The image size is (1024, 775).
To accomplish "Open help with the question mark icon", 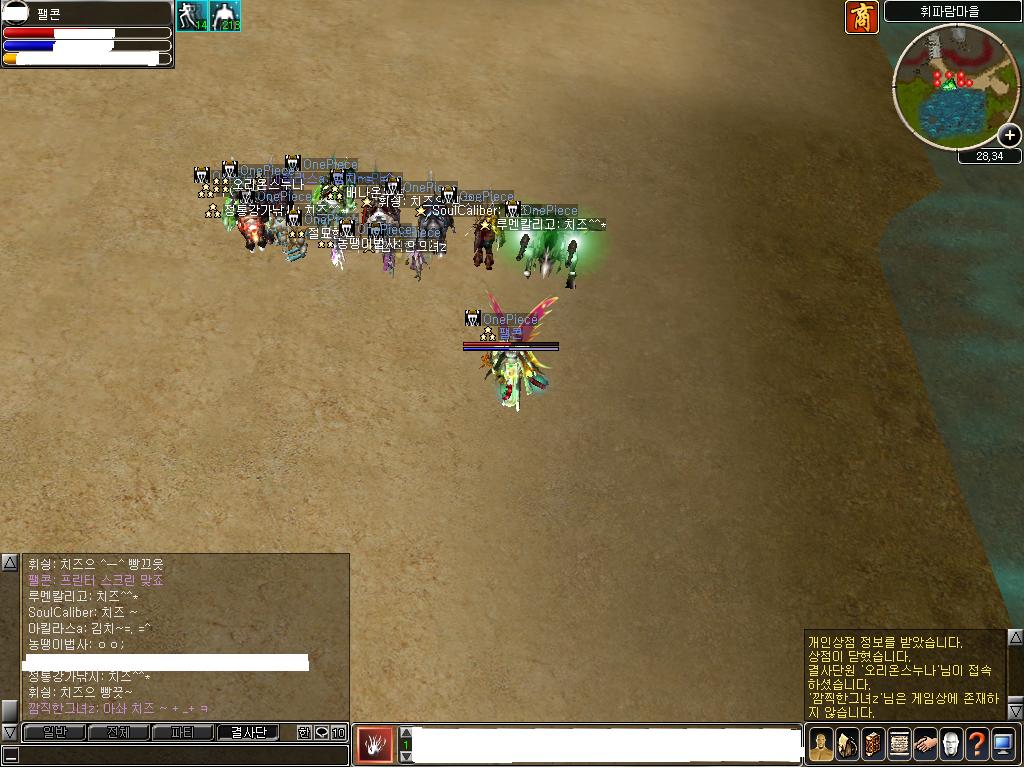I will pos(977,745).
